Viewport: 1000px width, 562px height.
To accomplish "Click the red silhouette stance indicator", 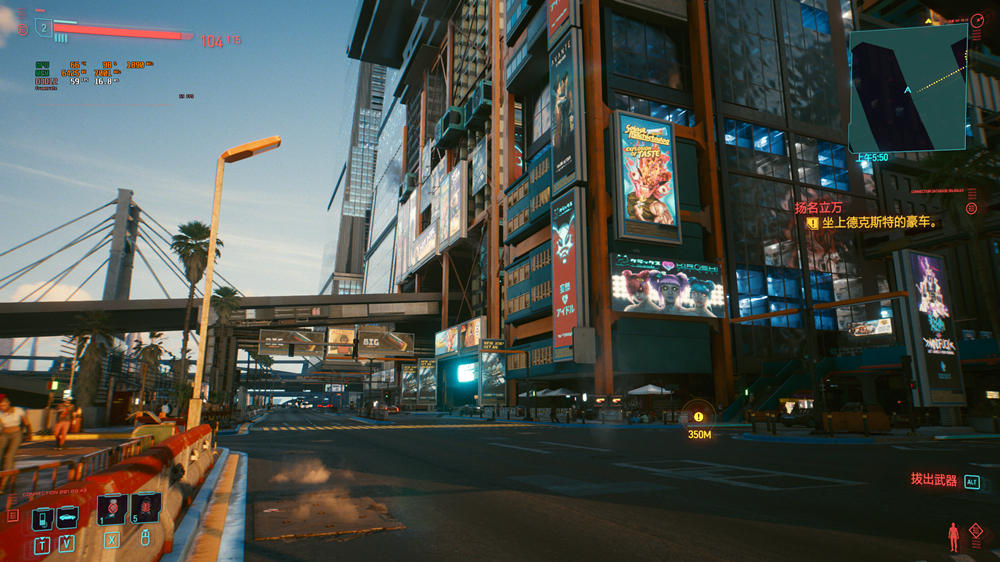I will pos(953,537).
